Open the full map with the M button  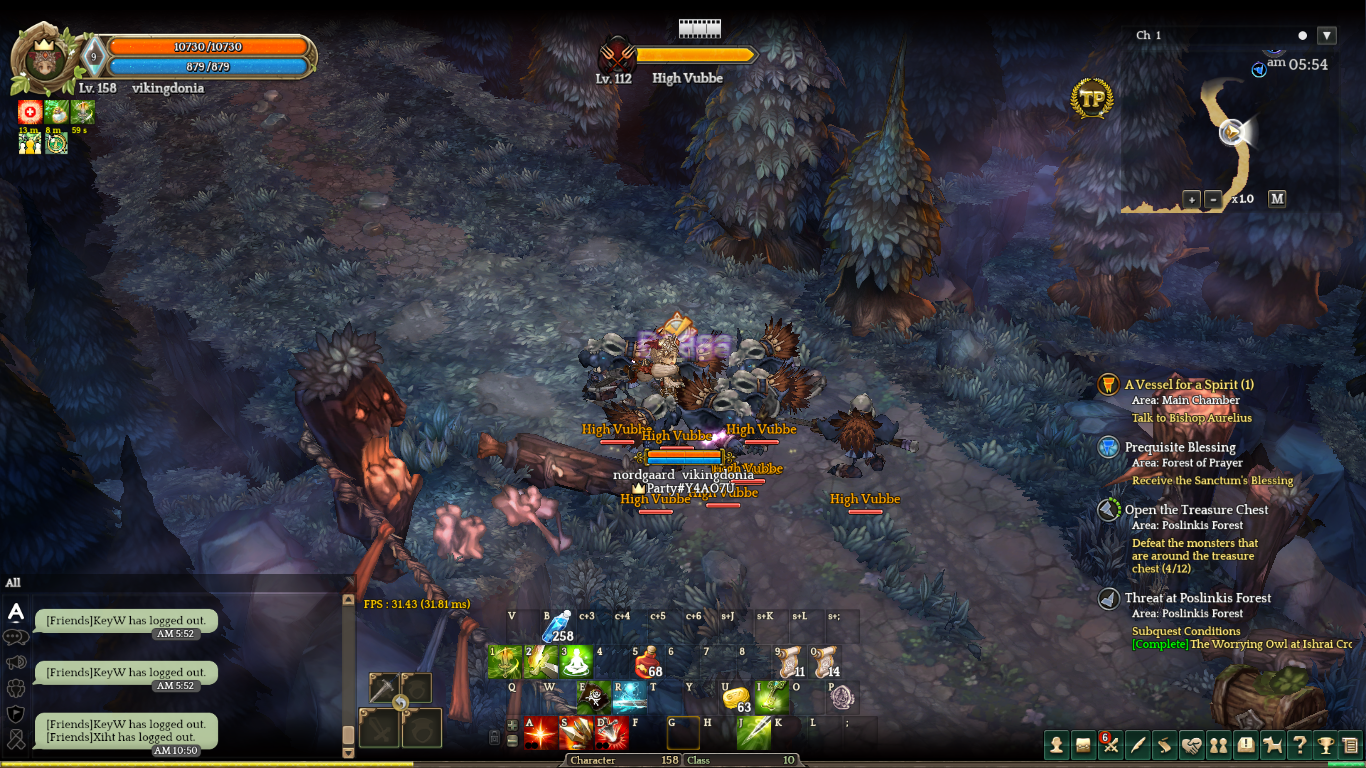(x=1277, y=198)
